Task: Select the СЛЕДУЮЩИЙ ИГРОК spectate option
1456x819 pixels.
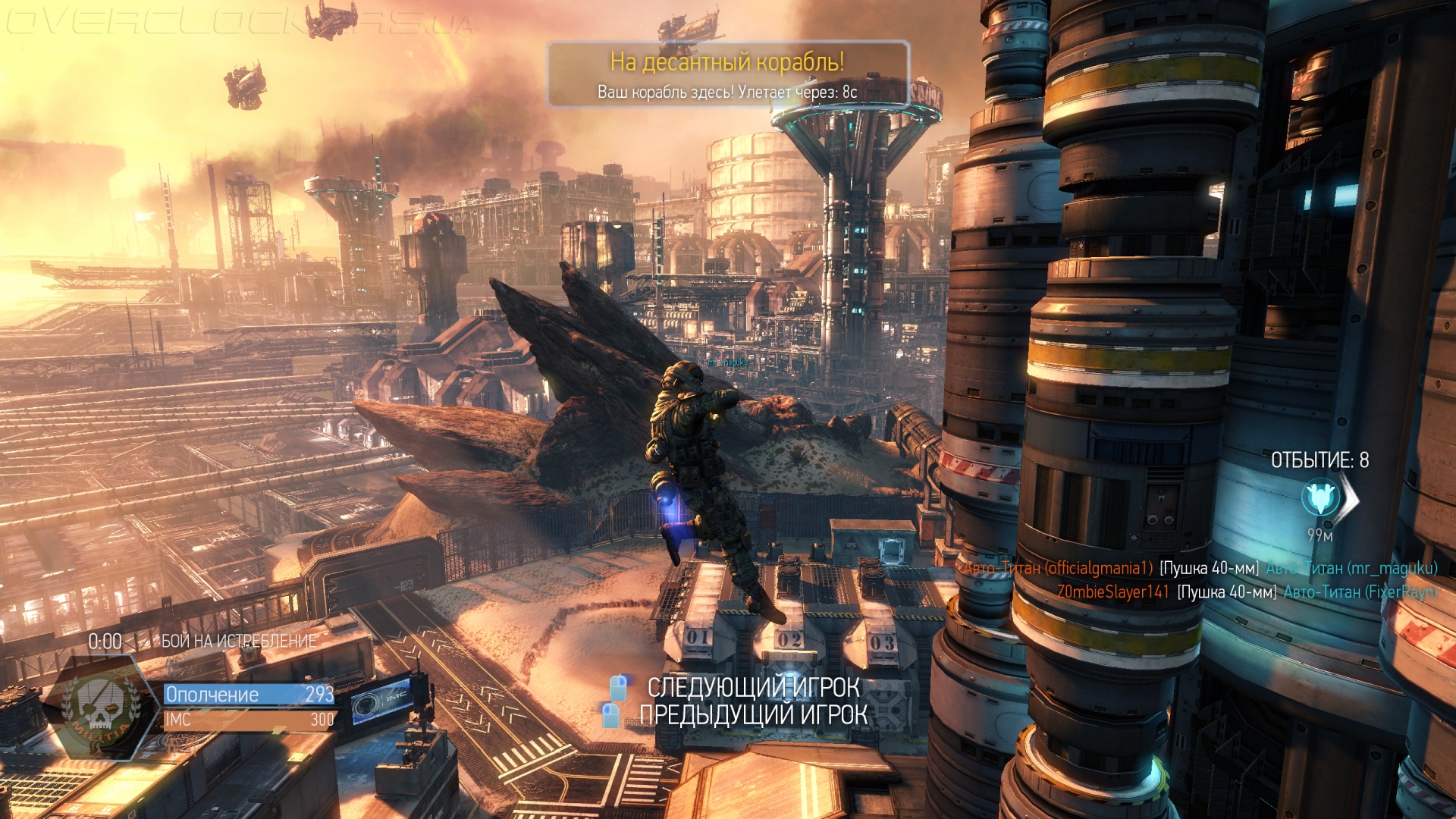Action: (x=752, y=687)
